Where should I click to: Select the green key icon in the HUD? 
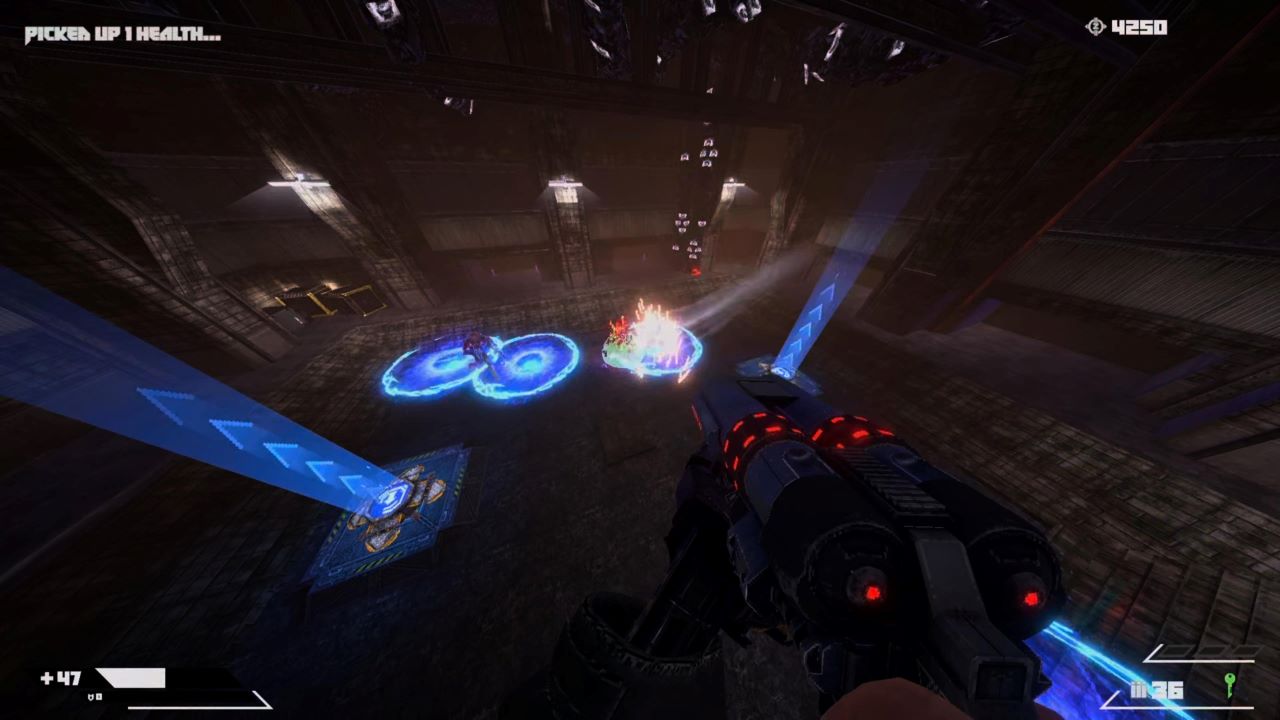(1229, 686)
